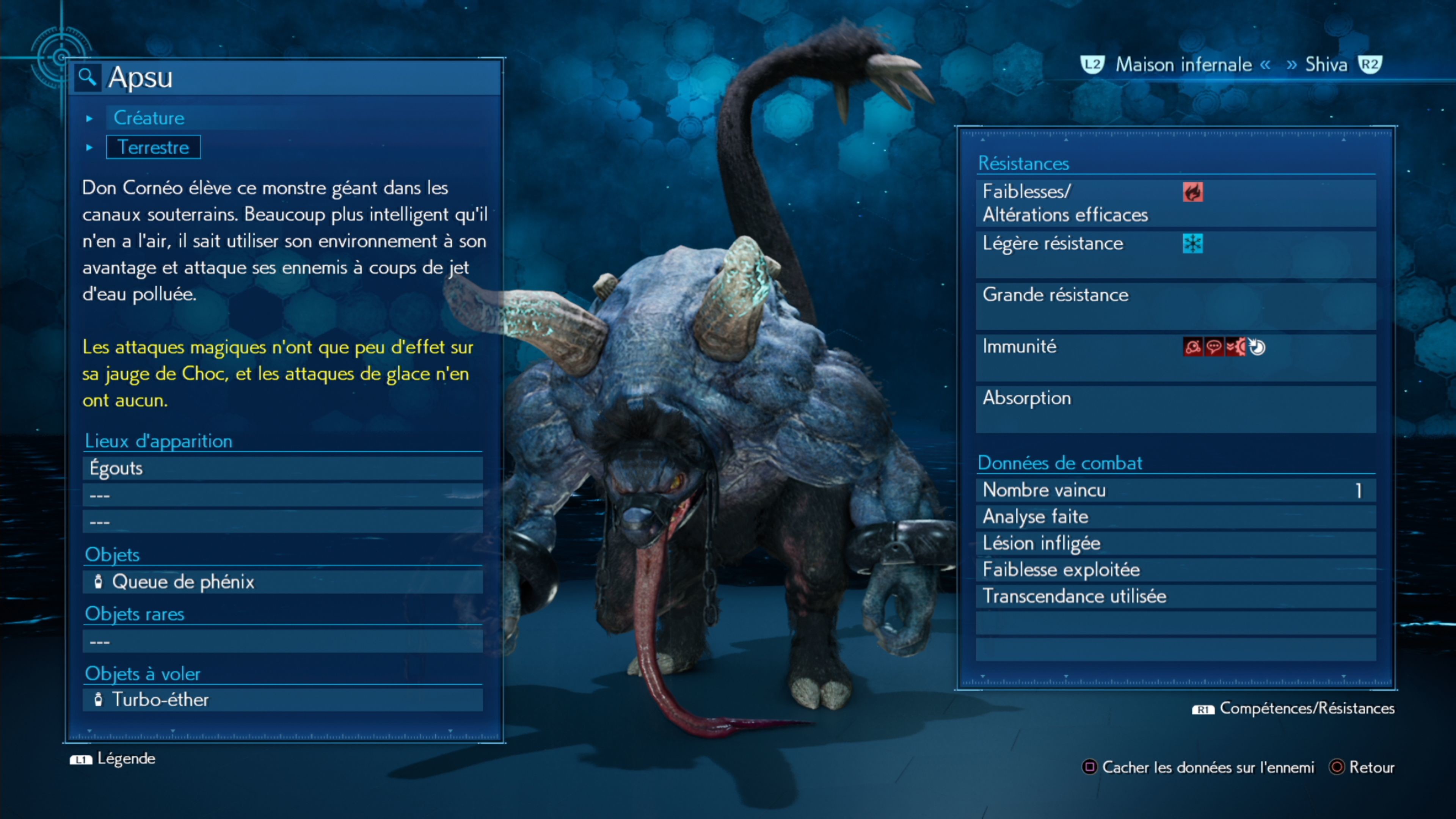Click the fire weakness icon
This screenshot has height=819, width=1456.
(1192, 192)
